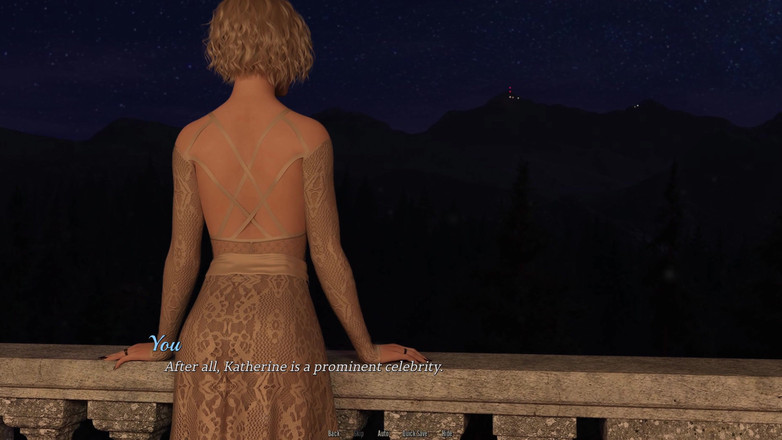Viewport: 782px width, 440px height.
Task: Skip ahead through the dialogue
Action: [358, 434]
